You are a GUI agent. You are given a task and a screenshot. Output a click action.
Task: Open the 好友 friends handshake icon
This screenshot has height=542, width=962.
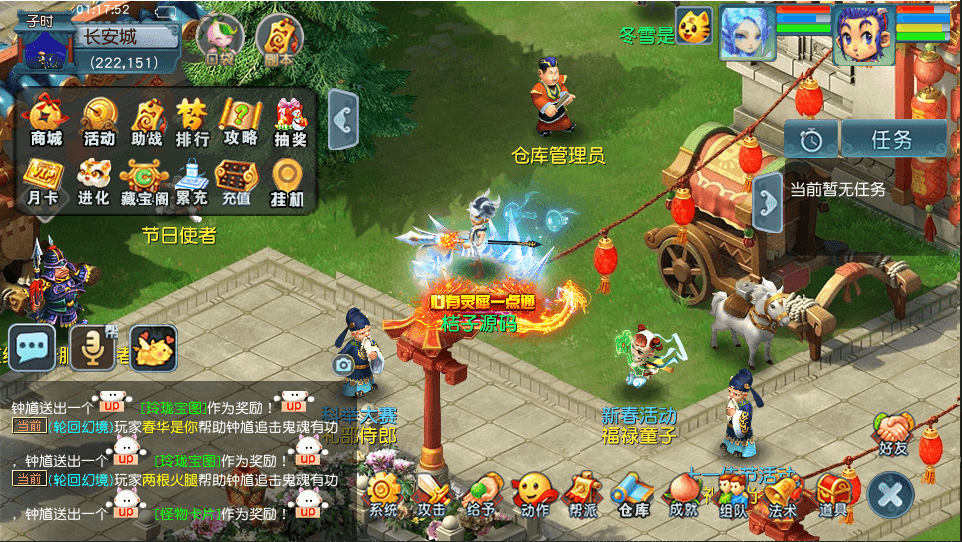[x=892, y=432]
